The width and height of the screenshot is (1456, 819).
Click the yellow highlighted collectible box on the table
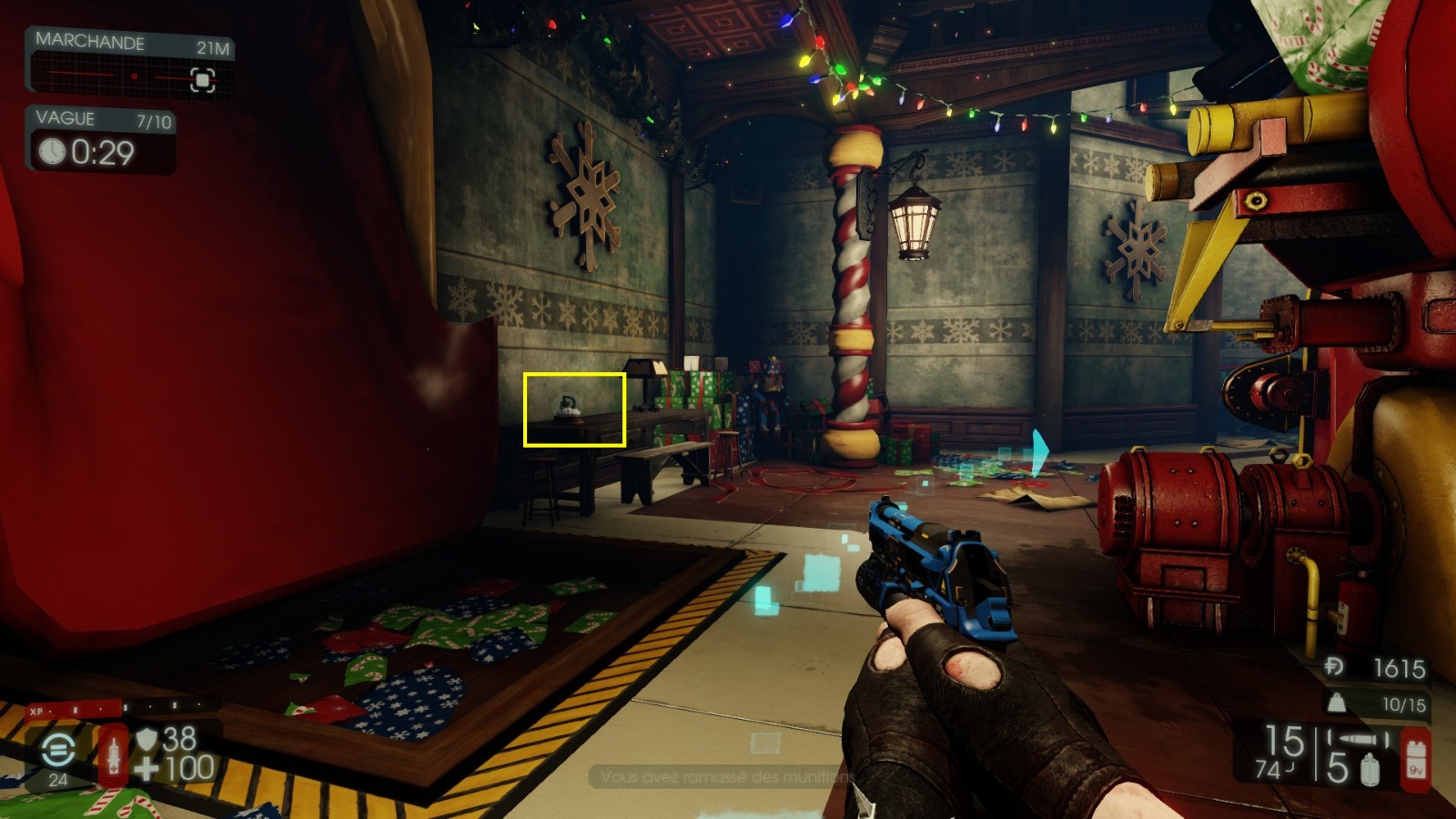[575, 410]
